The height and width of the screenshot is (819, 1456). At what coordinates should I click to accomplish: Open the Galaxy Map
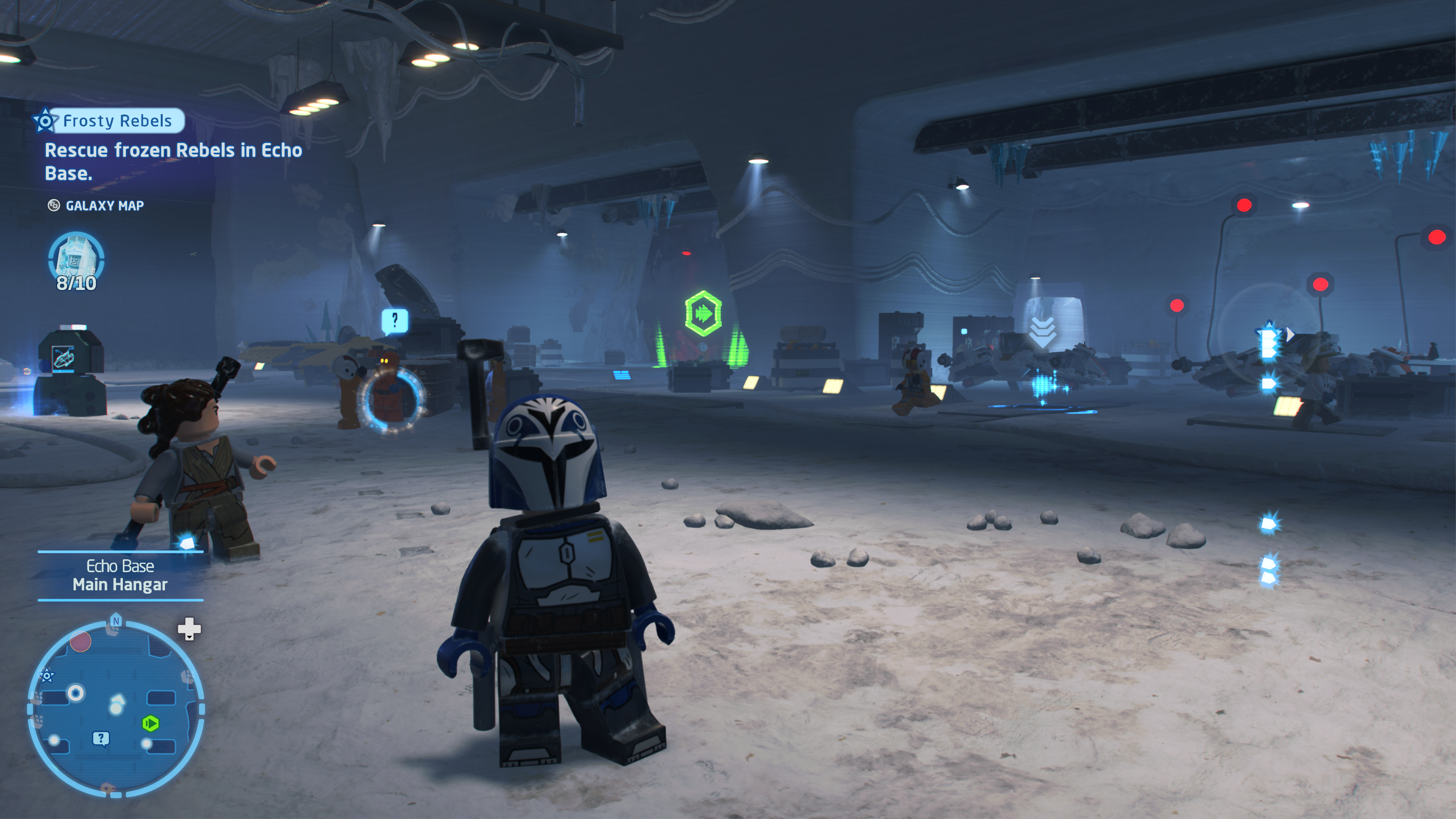[104, 206]
